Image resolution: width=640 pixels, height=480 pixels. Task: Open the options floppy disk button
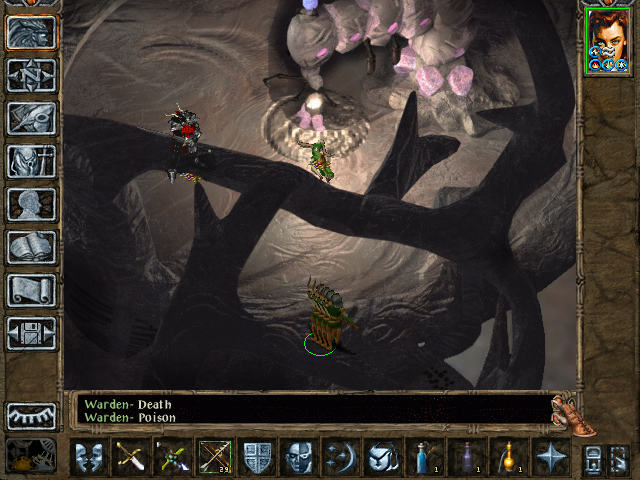(31, 333)
